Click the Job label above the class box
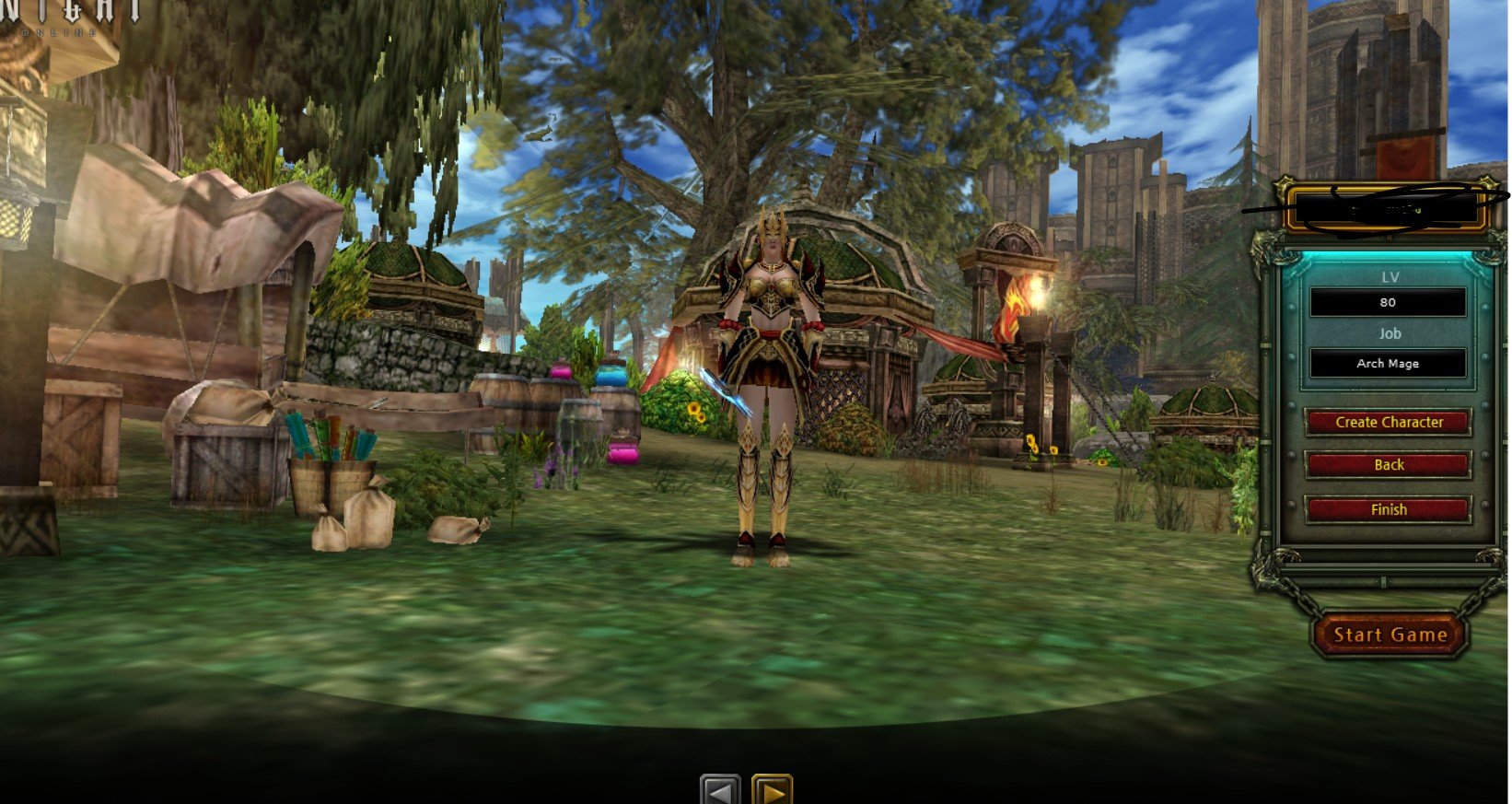Image resolution: width=1512 pixels, height=804 pixels. (x=1390, y=333)
